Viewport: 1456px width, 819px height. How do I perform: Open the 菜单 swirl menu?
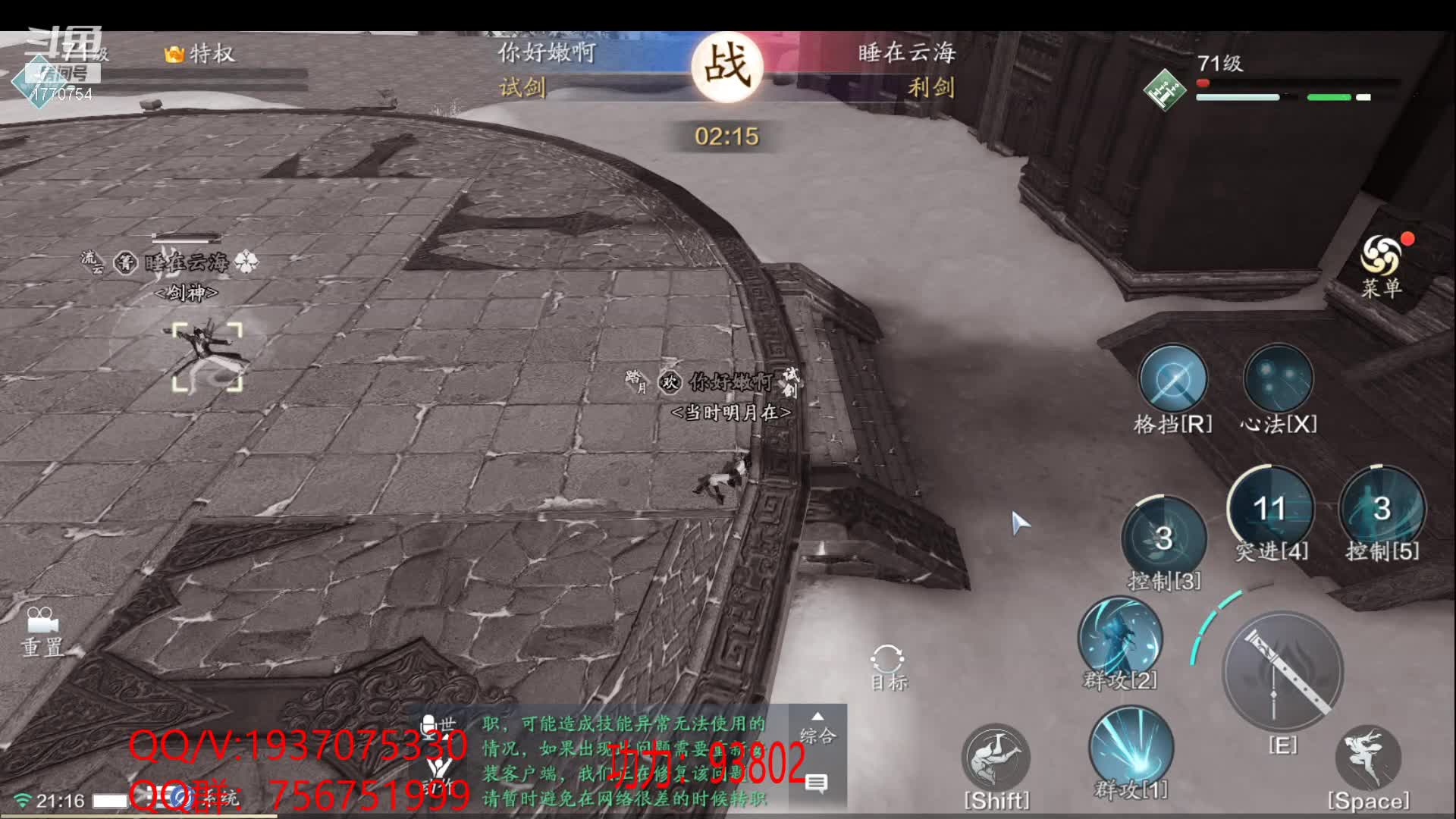1380,258
